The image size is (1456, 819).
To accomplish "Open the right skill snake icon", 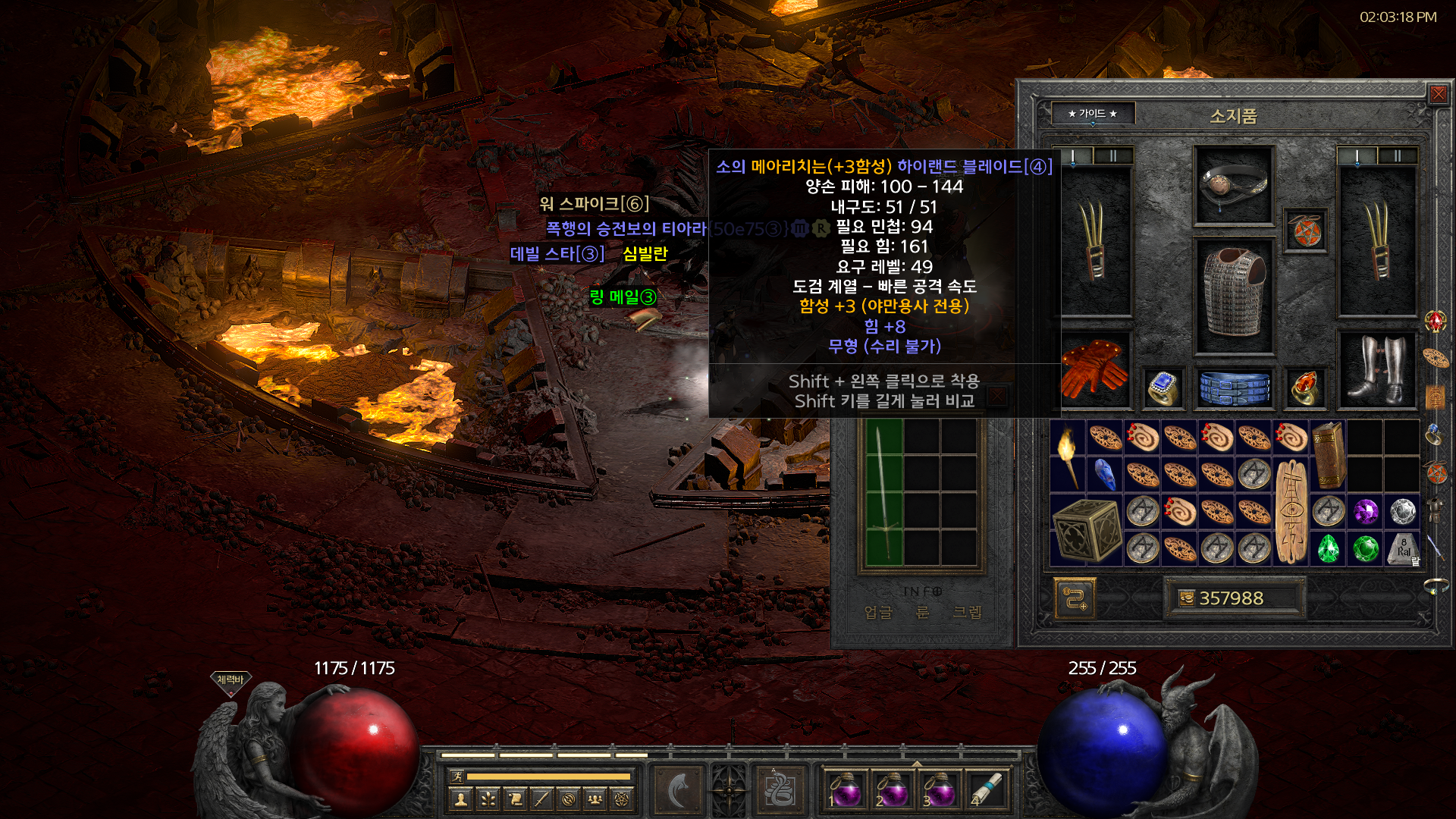I will (779, 789).
